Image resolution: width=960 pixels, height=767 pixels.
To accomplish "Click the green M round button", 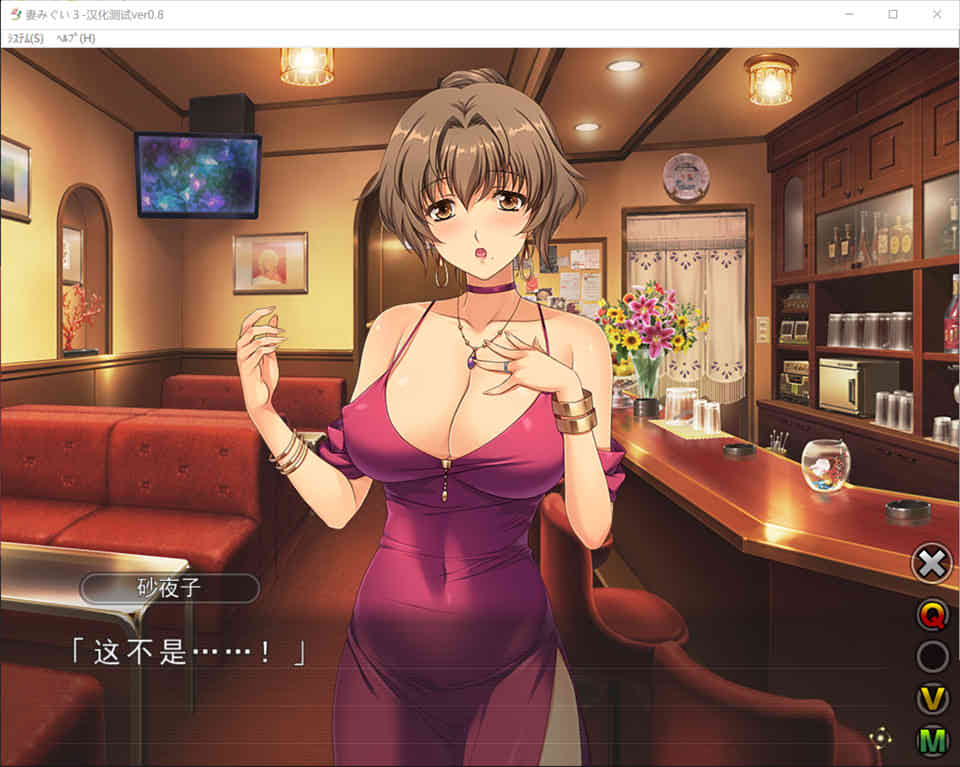I will pyautogui.click(x=932, y=741).
